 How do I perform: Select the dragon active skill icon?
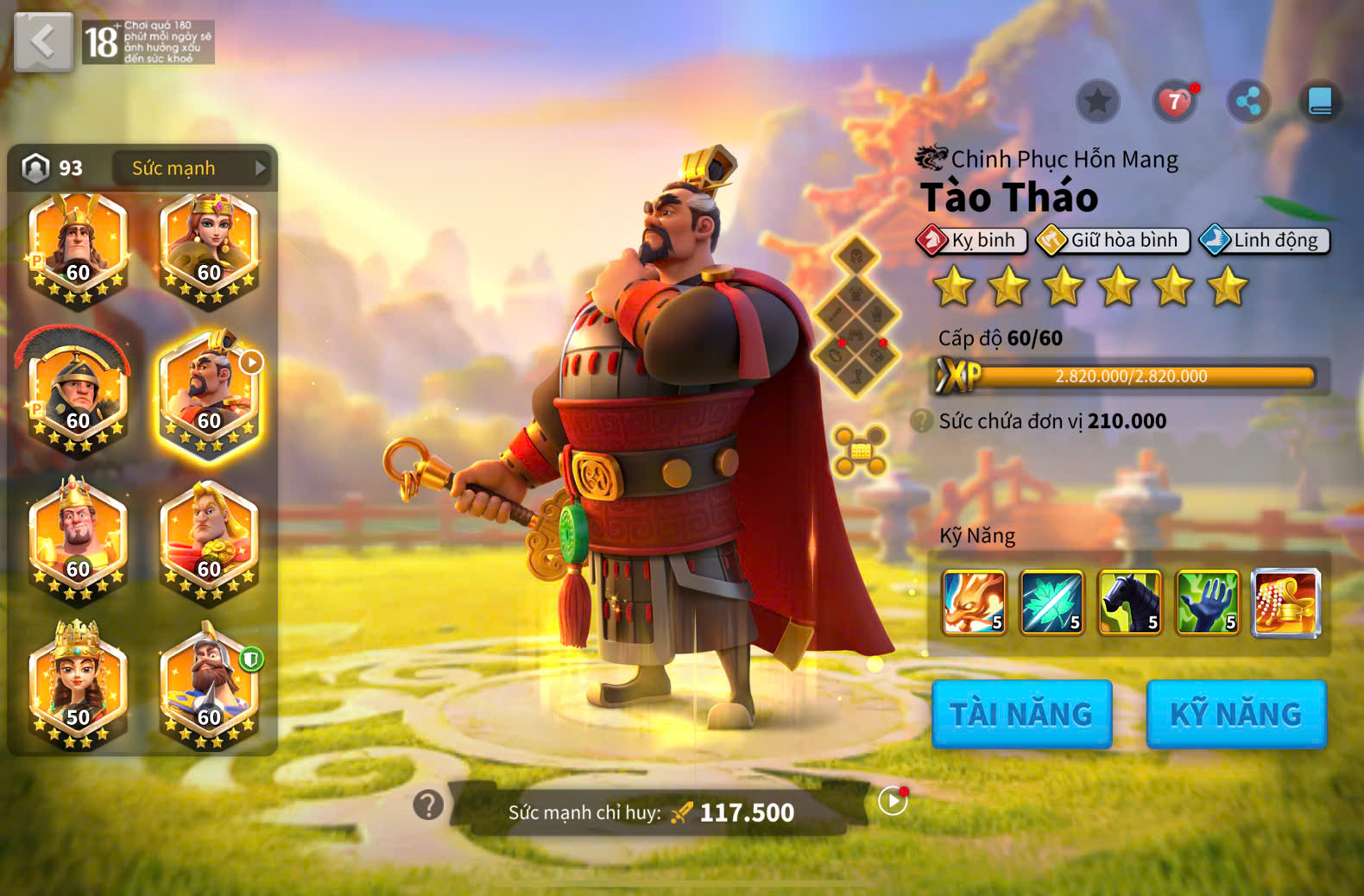[x=974, y=602]
